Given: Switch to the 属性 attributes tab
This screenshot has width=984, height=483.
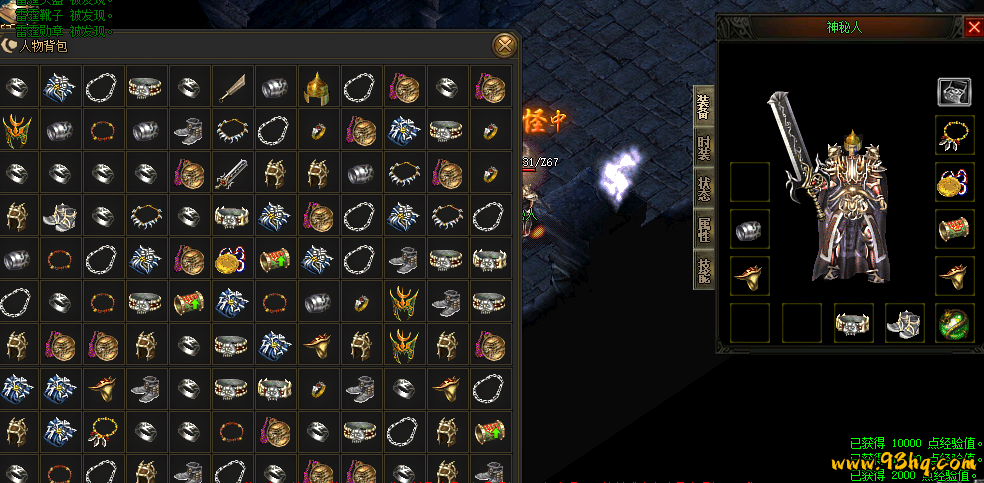Looking at the screenshot, I should 704,230.
